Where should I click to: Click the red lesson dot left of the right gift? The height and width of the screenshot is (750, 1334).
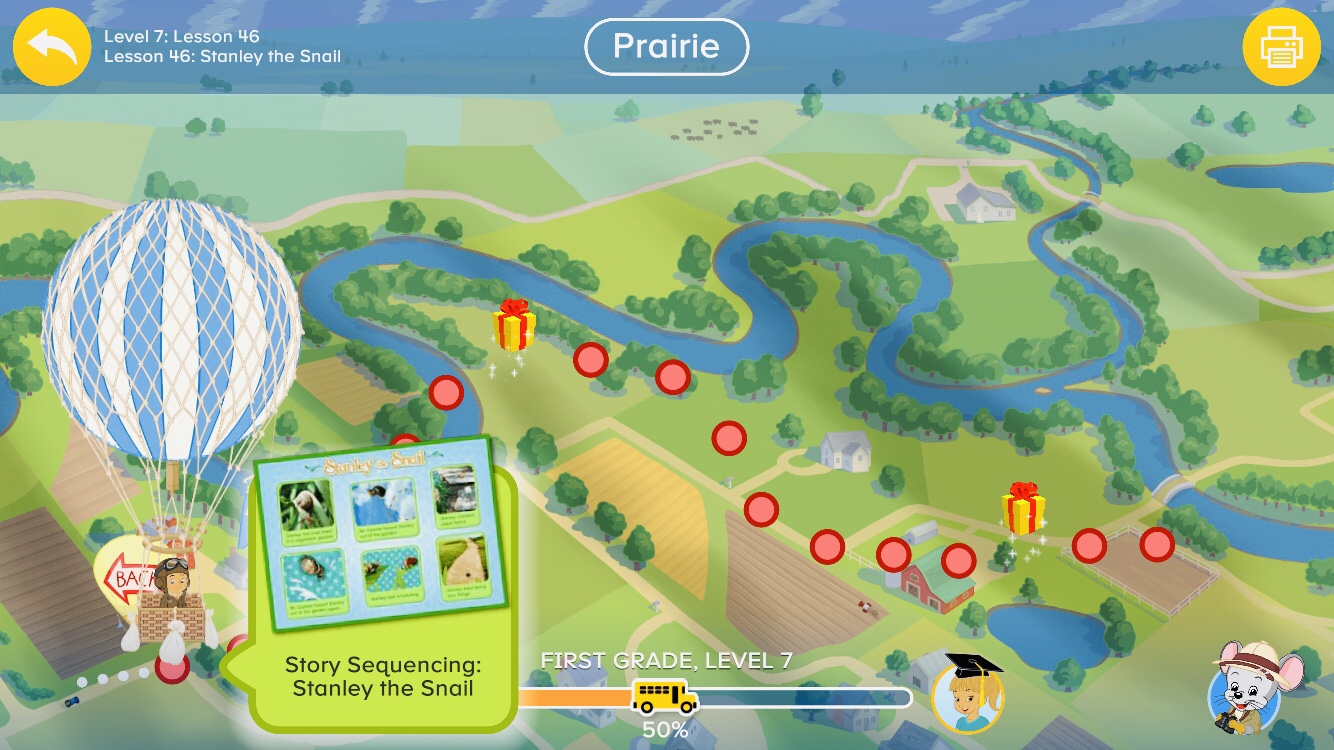tap(959, 561)
